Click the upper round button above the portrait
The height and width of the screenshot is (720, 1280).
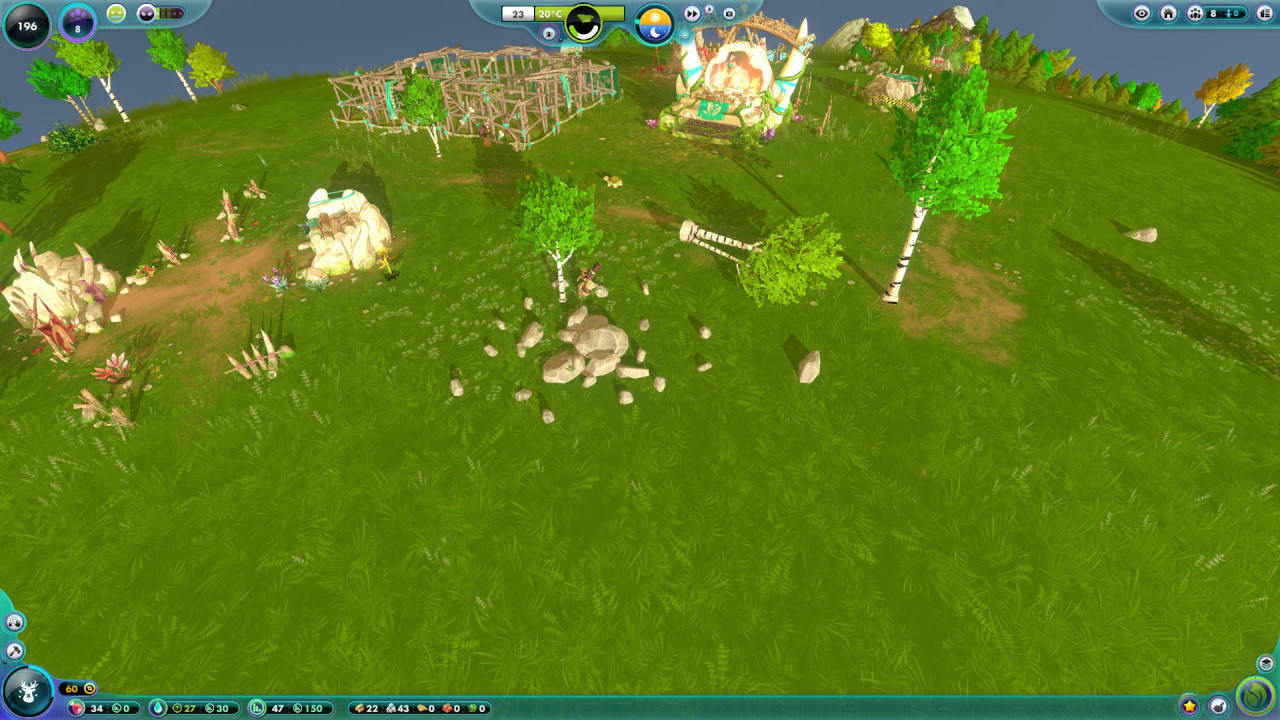[x=14, y=623]
